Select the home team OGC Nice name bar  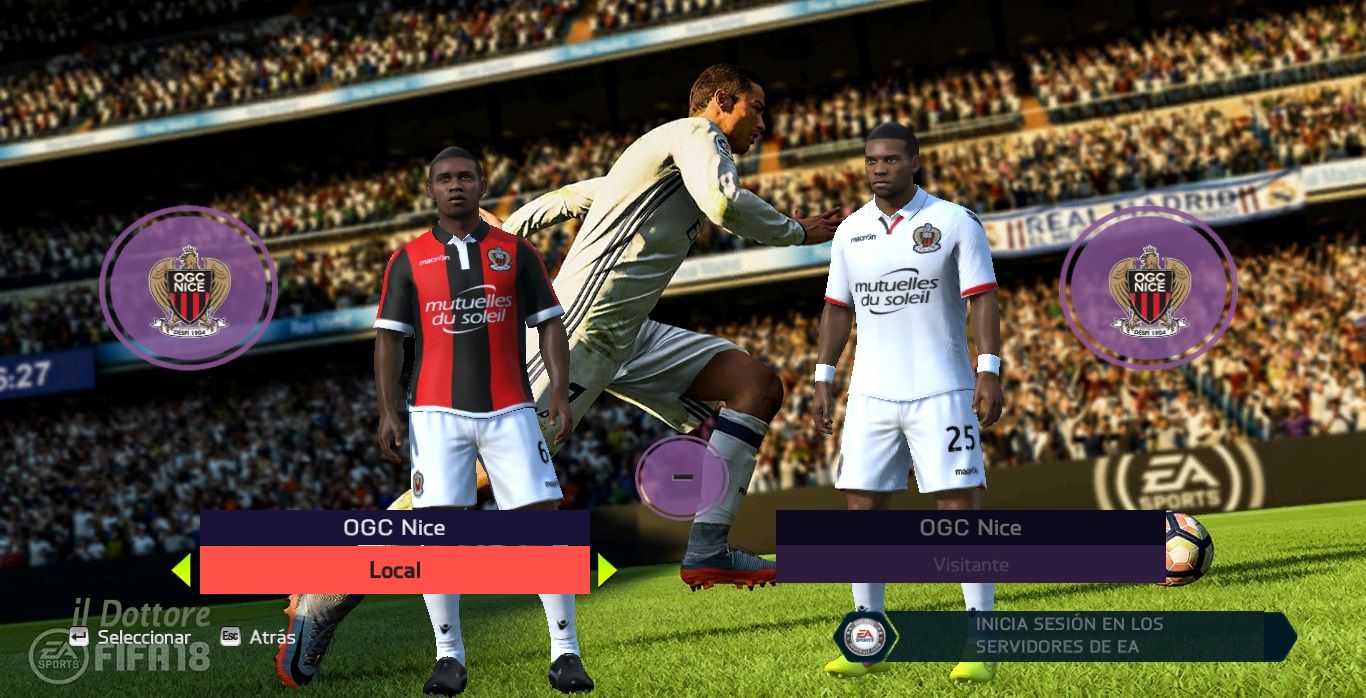pyautogui.click(x=394, y=527)
